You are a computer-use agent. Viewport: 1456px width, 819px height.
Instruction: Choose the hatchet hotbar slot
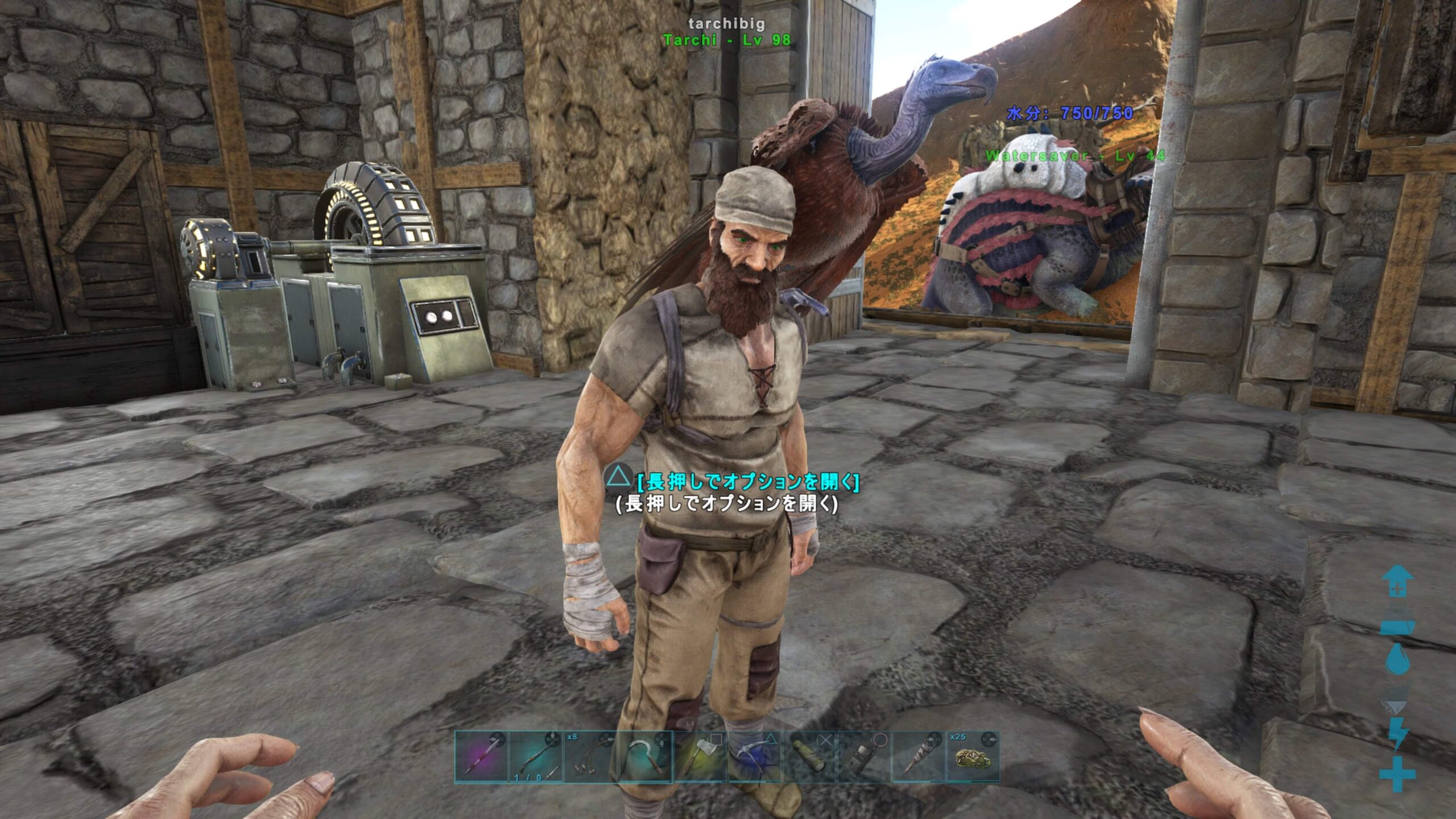pos(700,757)
